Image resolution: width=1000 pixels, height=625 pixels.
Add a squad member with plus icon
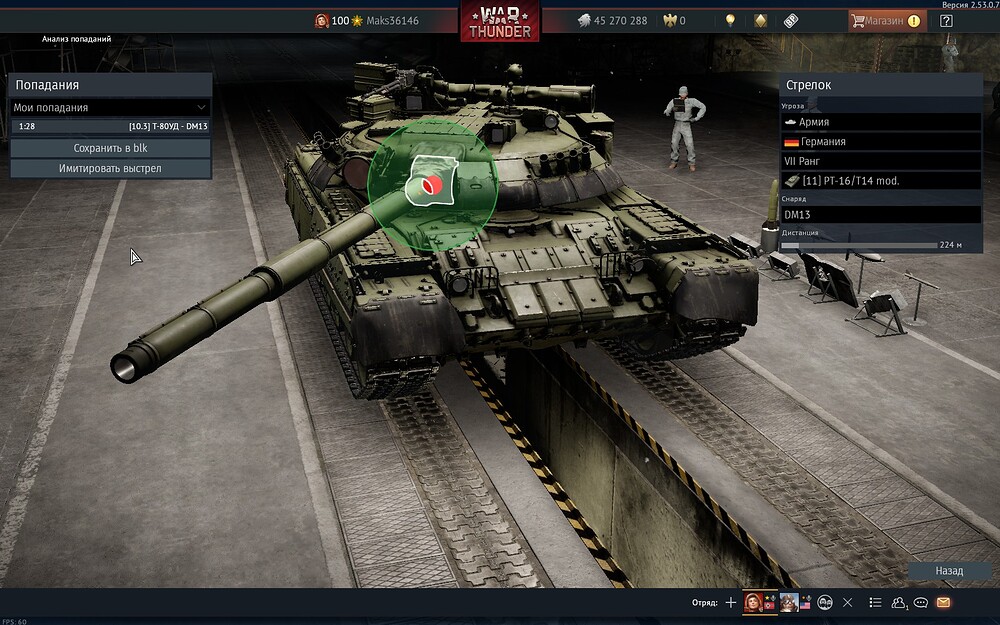point(731,602)
